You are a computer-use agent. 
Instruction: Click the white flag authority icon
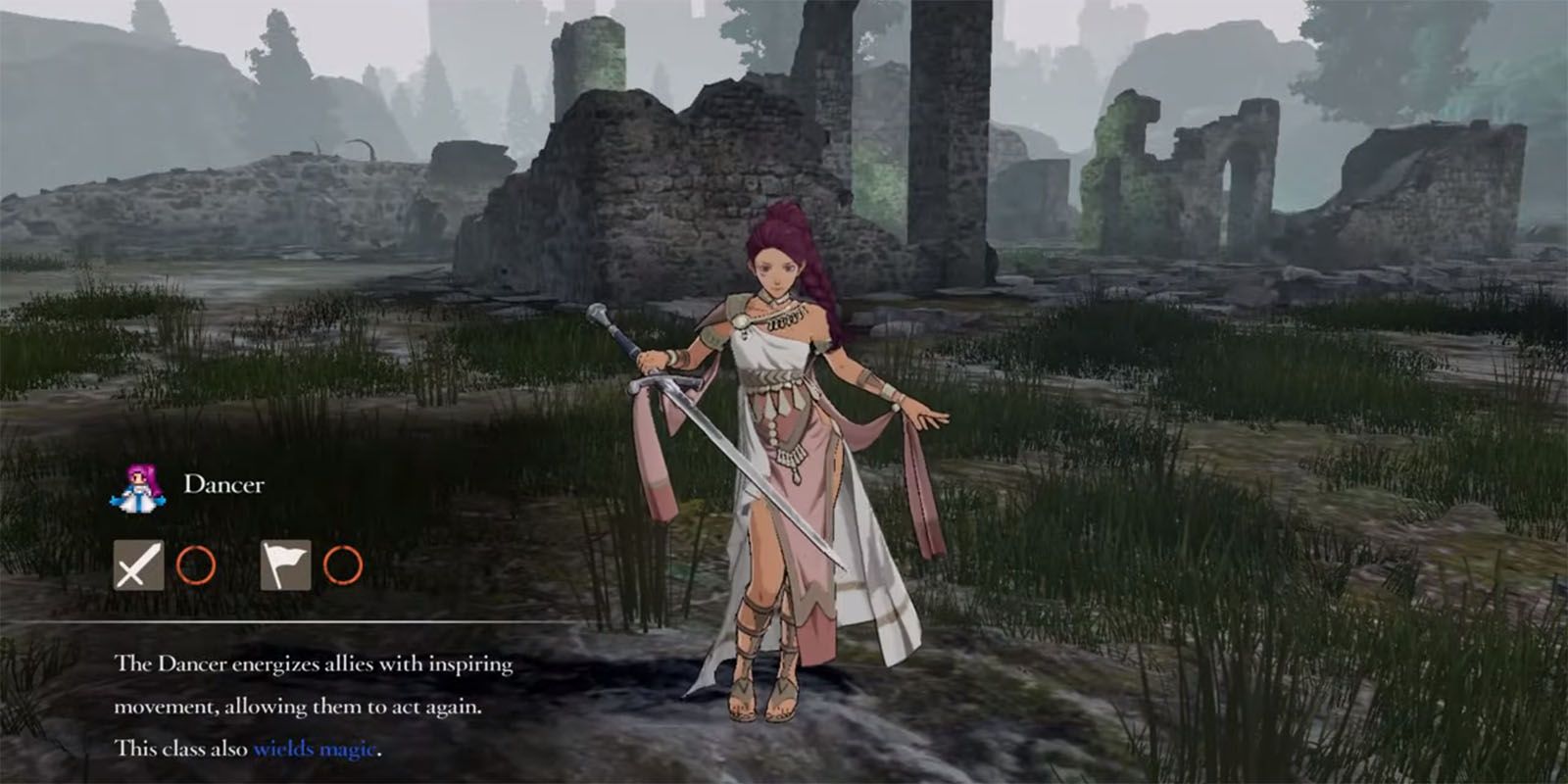(285, 565)
